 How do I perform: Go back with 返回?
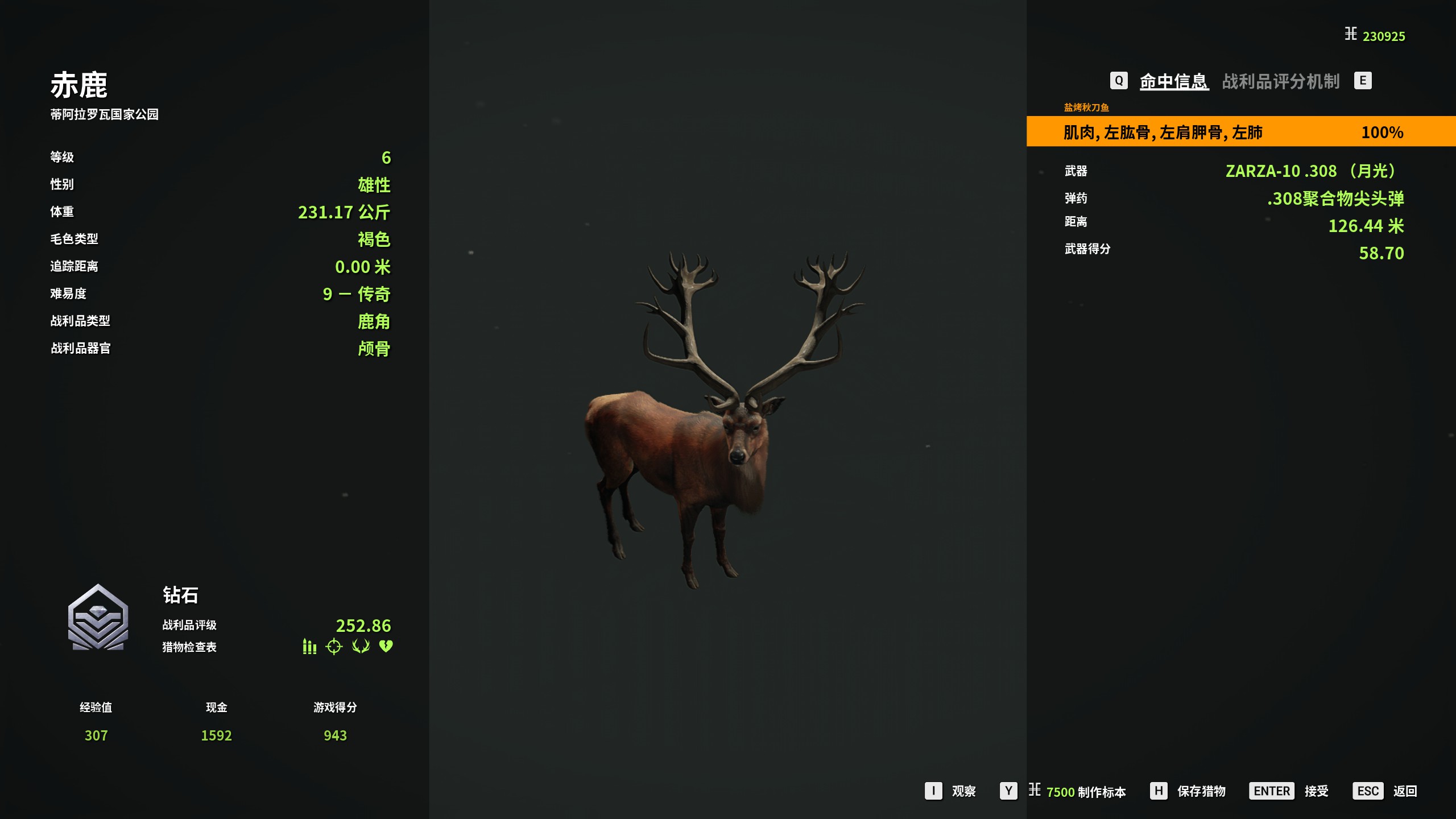pyautogui.click(x=1404, y=791)
